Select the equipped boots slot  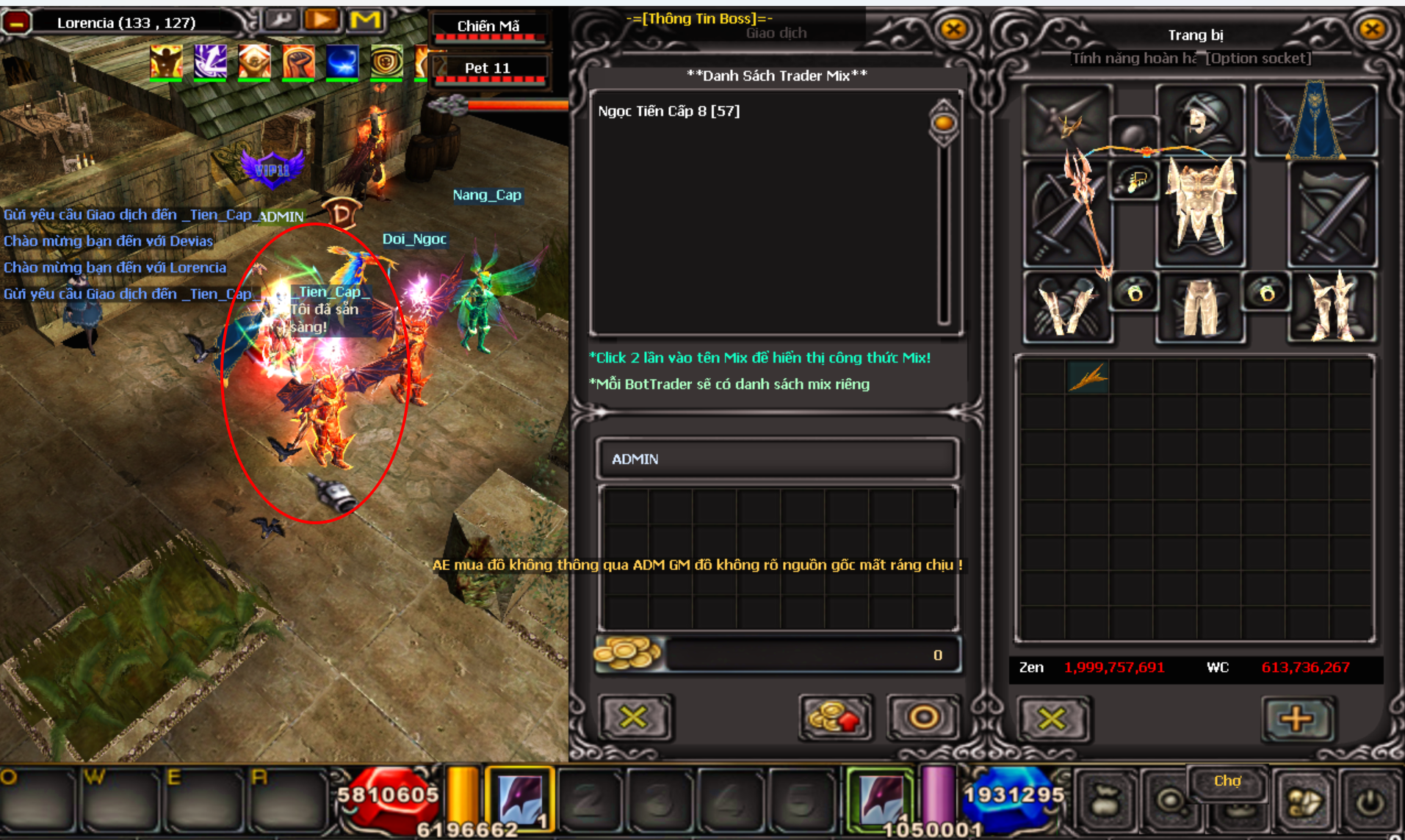point(1332,306)
